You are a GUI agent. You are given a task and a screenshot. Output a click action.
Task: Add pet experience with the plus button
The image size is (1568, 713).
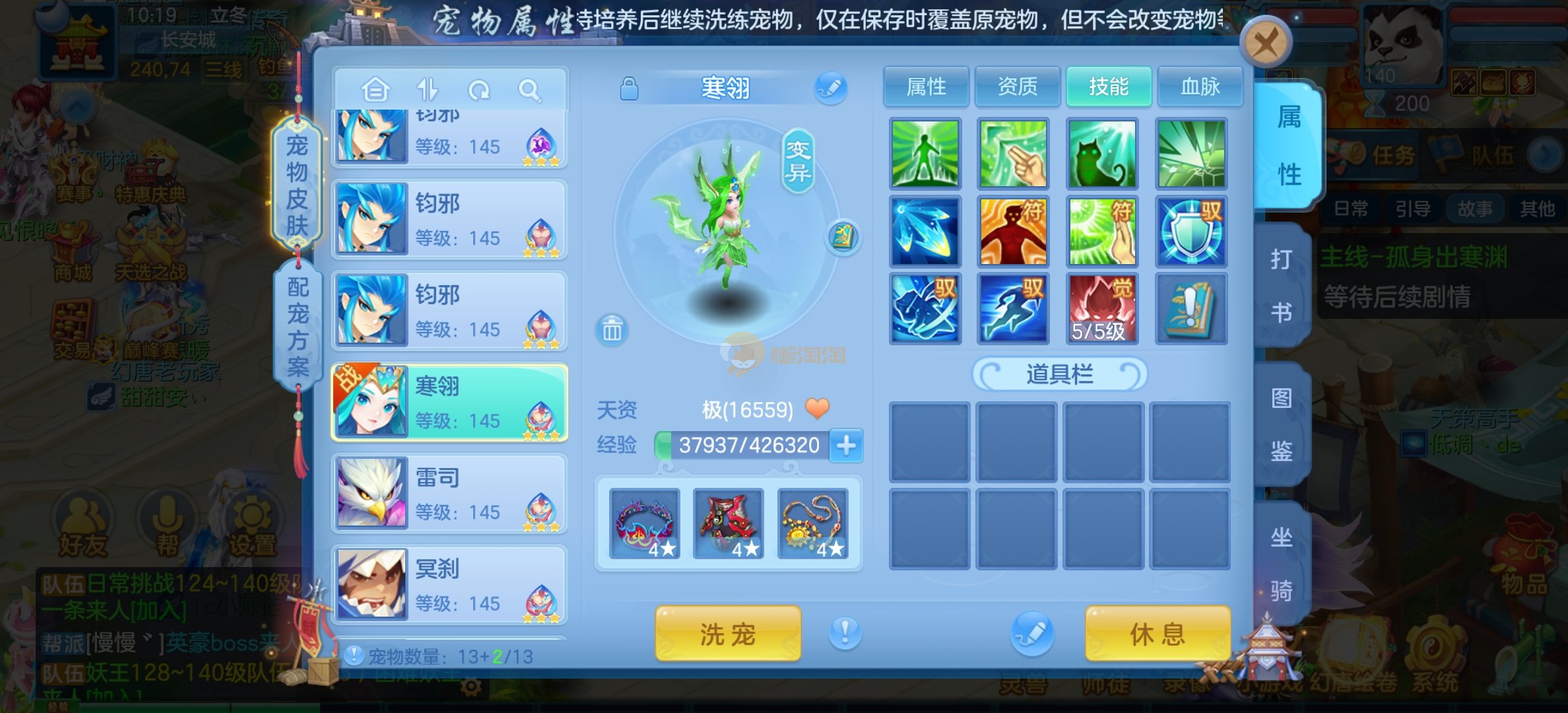846,446
